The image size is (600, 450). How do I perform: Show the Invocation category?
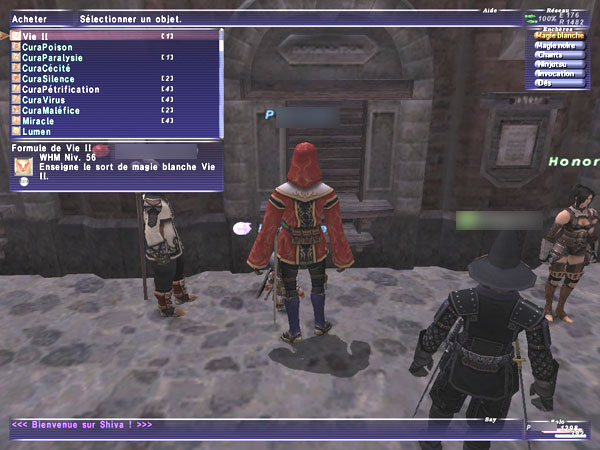(557, 73)
